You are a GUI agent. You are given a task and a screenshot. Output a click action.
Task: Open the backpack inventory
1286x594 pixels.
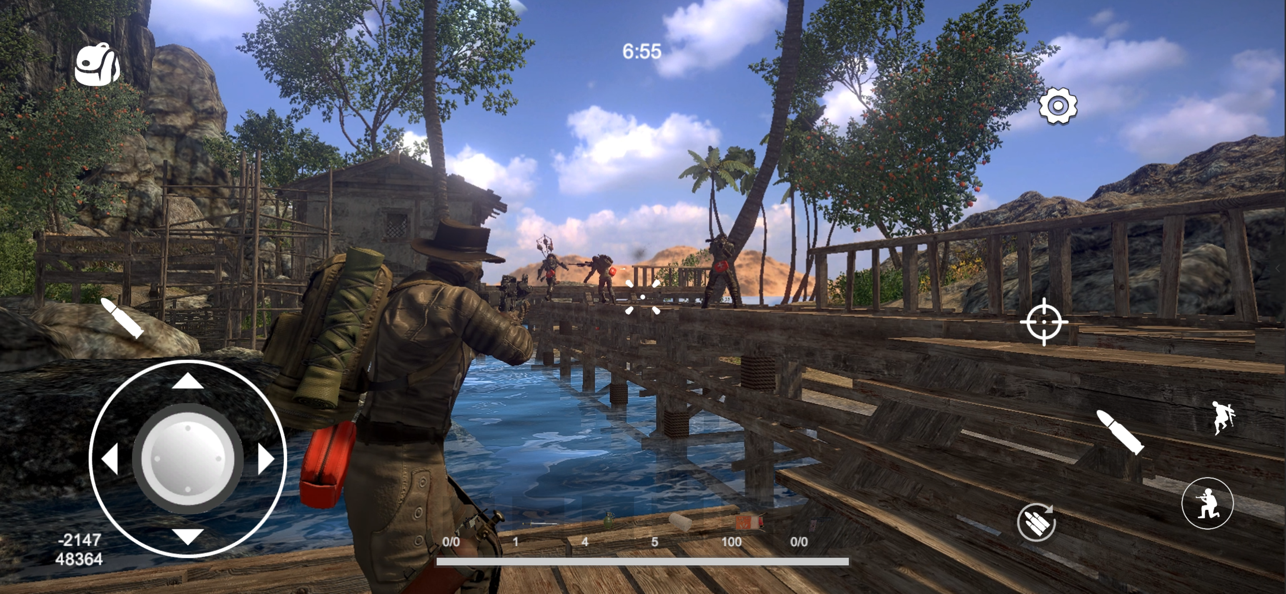coord(97,65)
